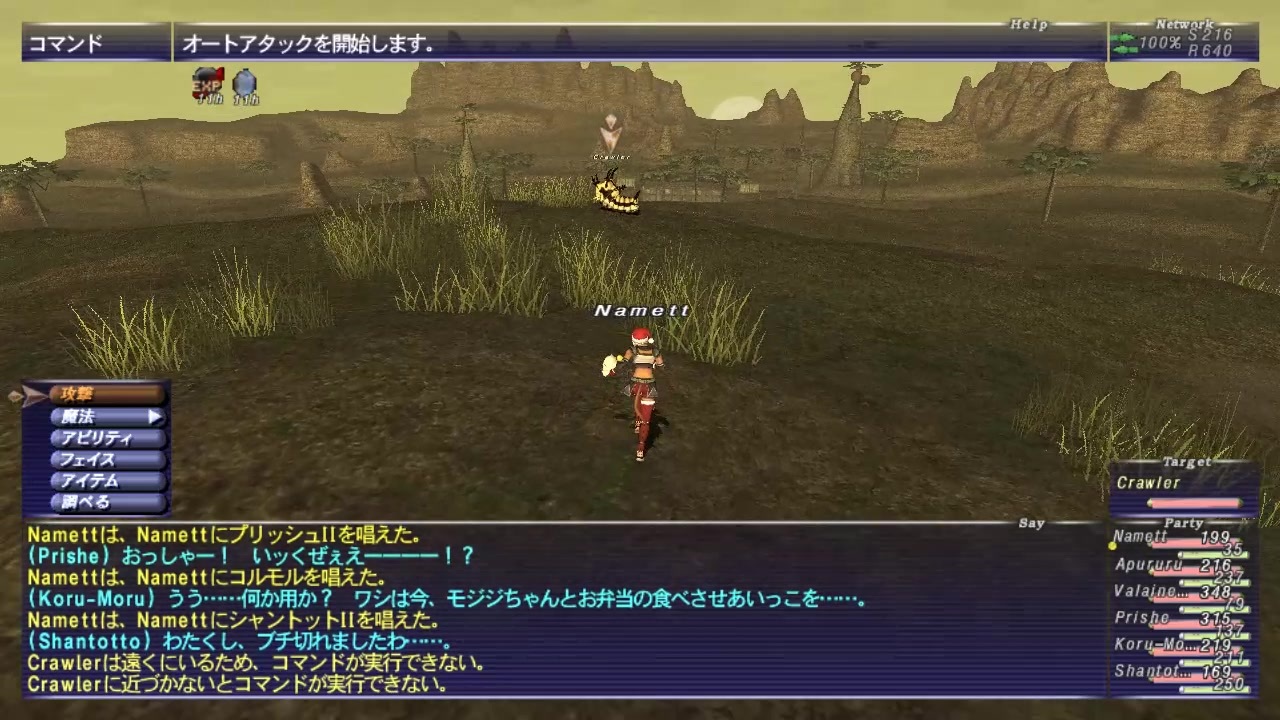
Task: Select the Crawler enemy in the field
Action: [615, 195]
